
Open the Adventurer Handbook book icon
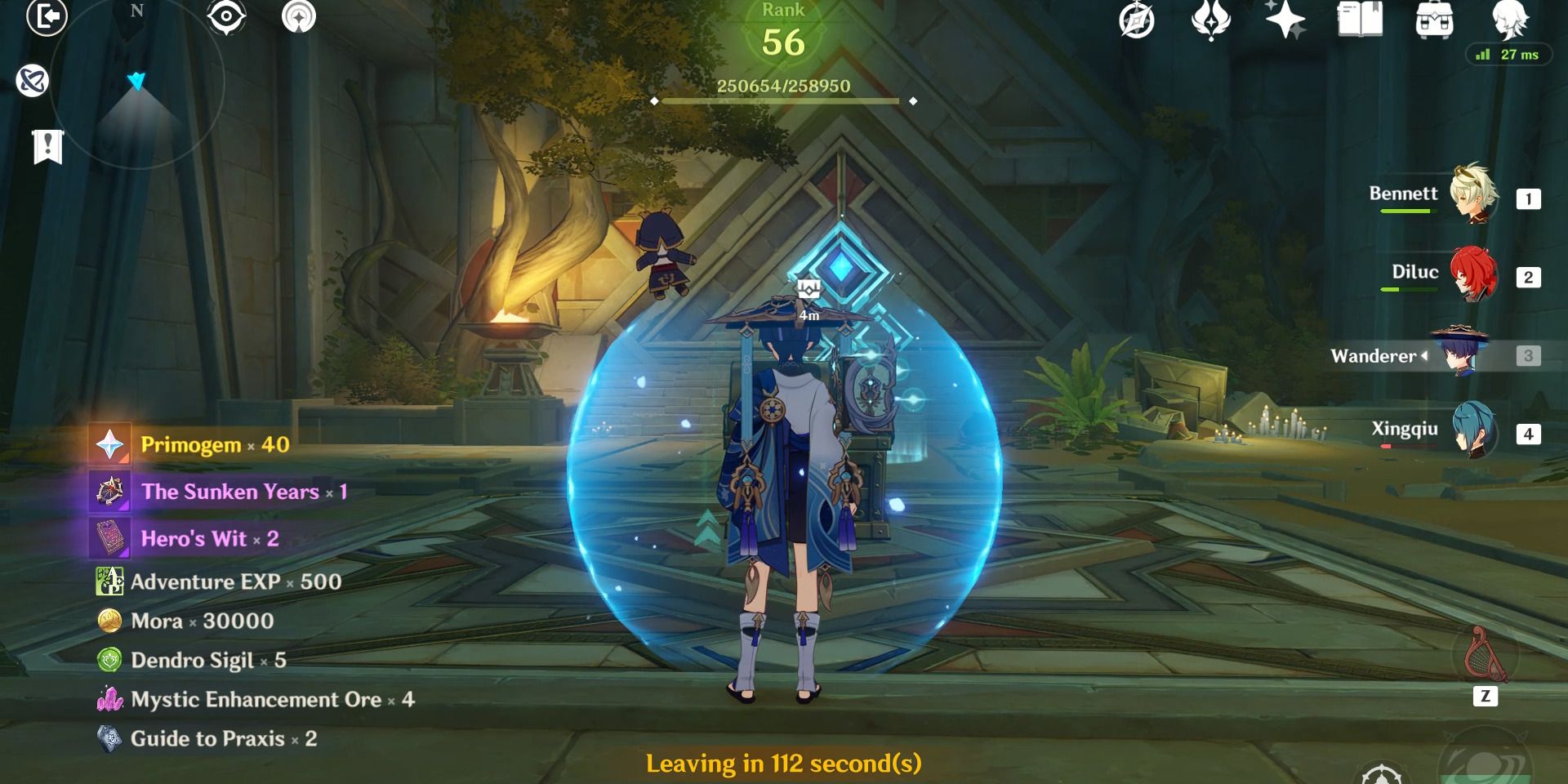pos(1360,19)
